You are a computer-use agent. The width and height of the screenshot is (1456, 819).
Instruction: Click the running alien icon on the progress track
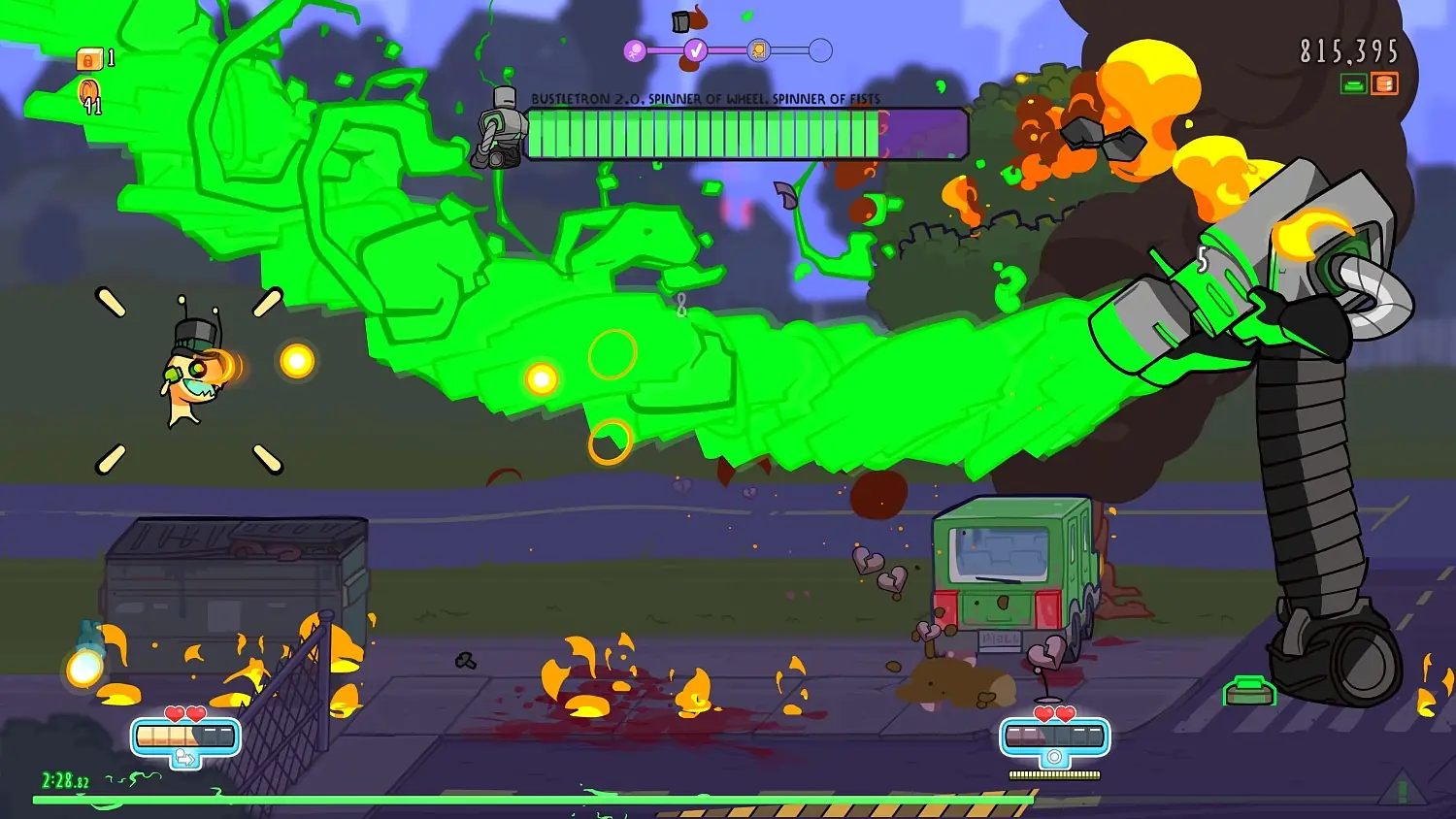[635, 48]
